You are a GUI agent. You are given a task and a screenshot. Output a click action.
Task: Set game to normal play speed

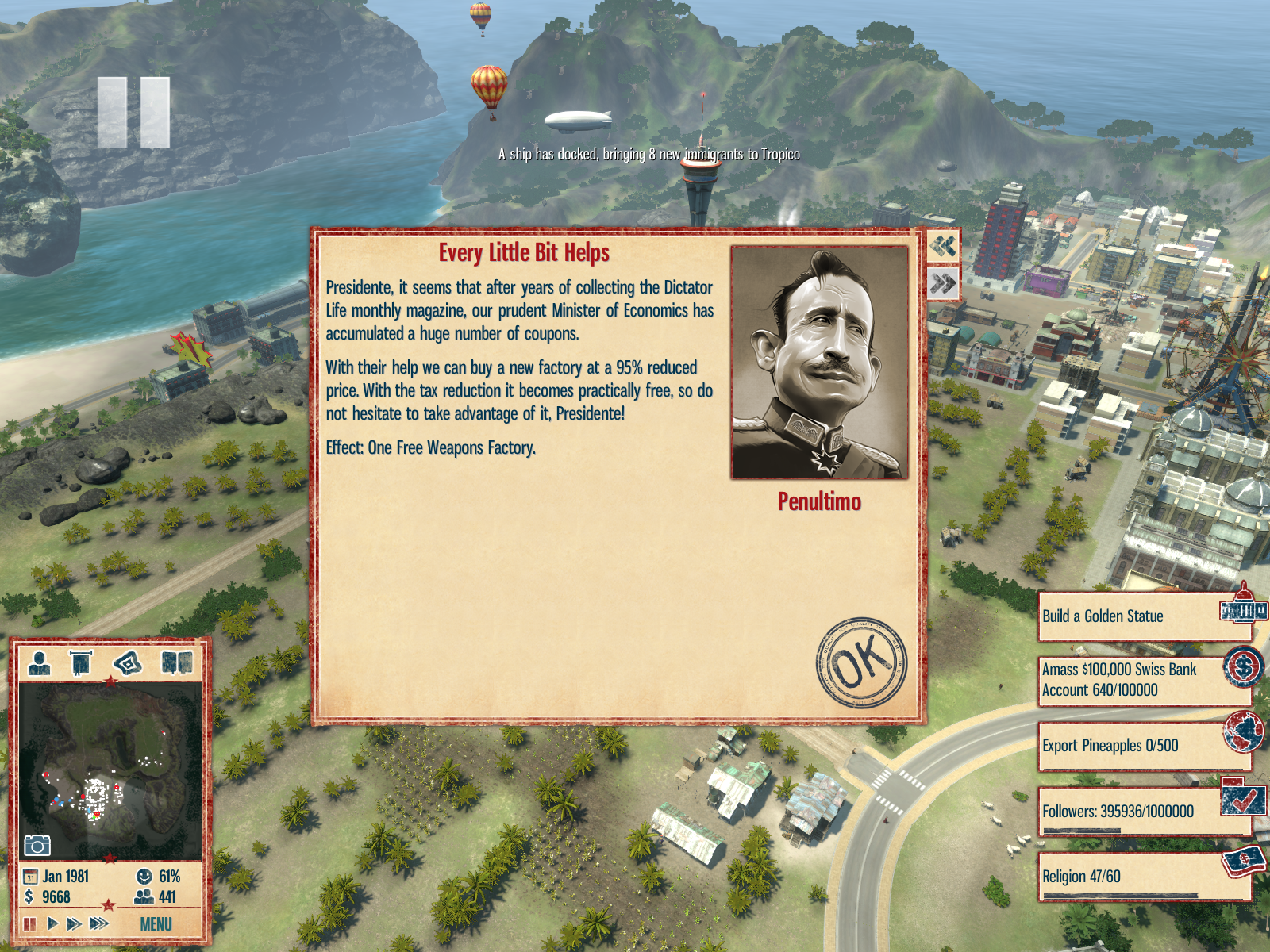pyautogui.click(x=52, y=923)
